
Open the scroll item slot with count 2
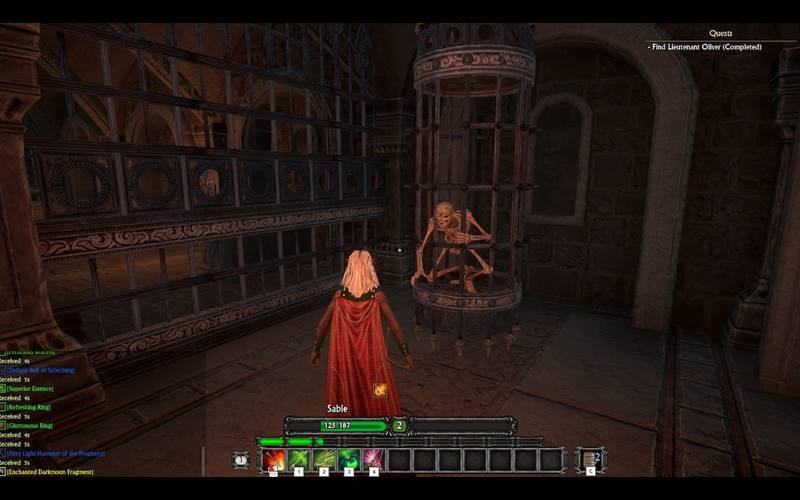[591, 460]
